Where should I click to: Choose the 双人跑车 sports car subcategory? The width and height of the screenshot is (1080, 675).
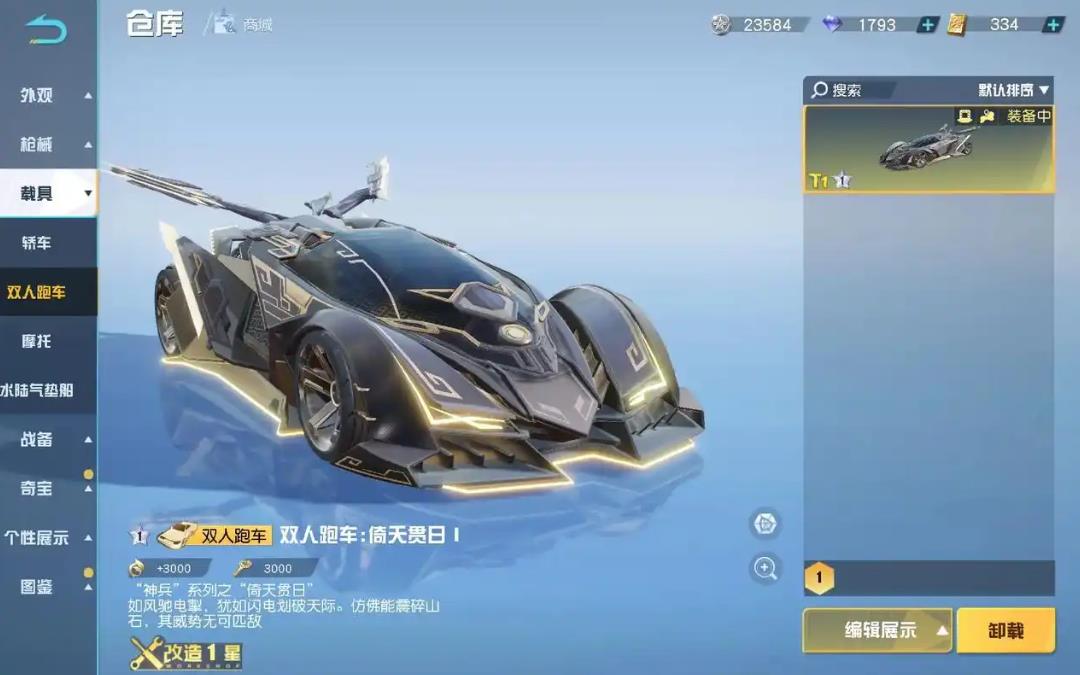point(38,292)
